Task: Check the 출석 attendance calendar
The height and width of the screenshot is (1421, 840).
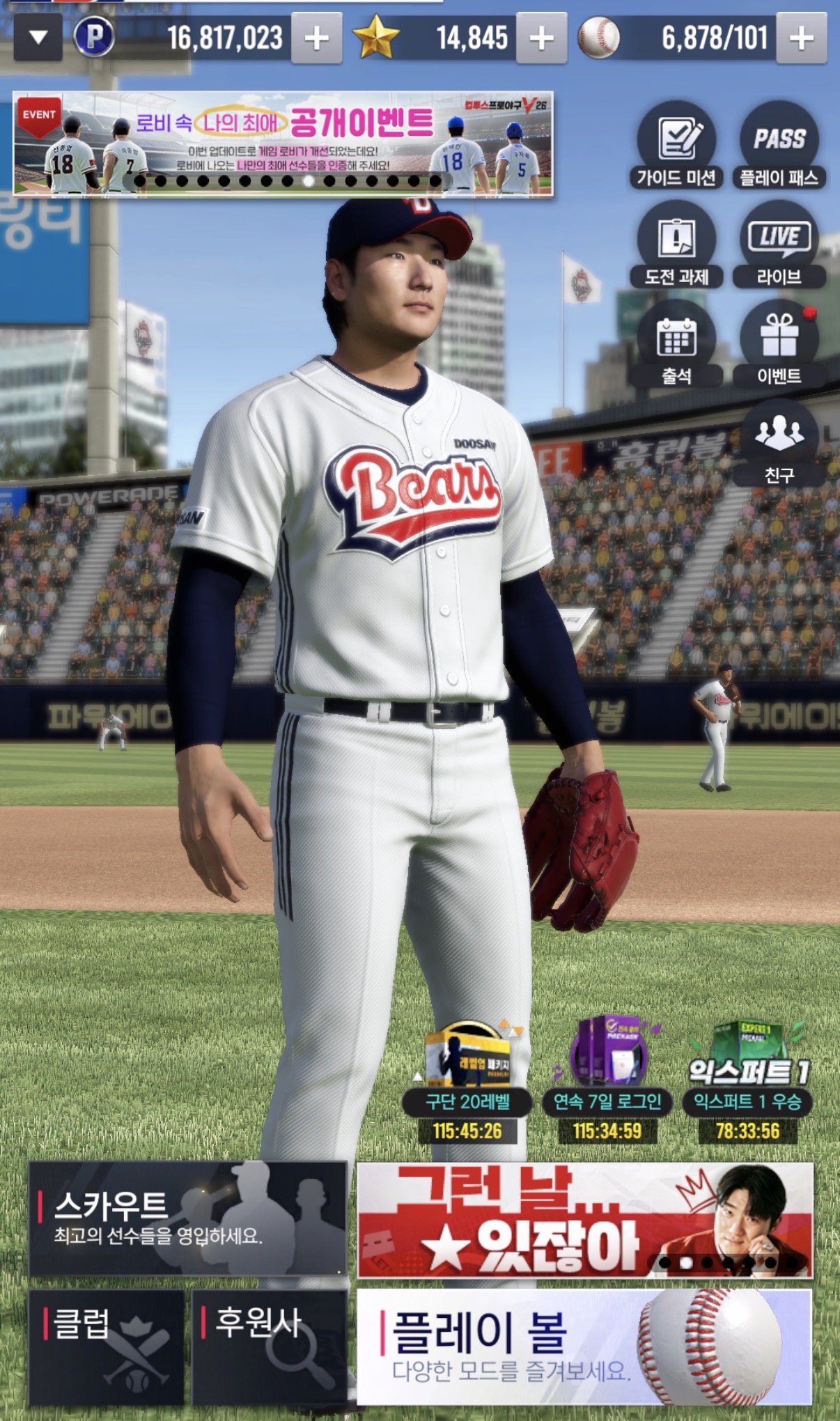Action: (x=676, y=345)
